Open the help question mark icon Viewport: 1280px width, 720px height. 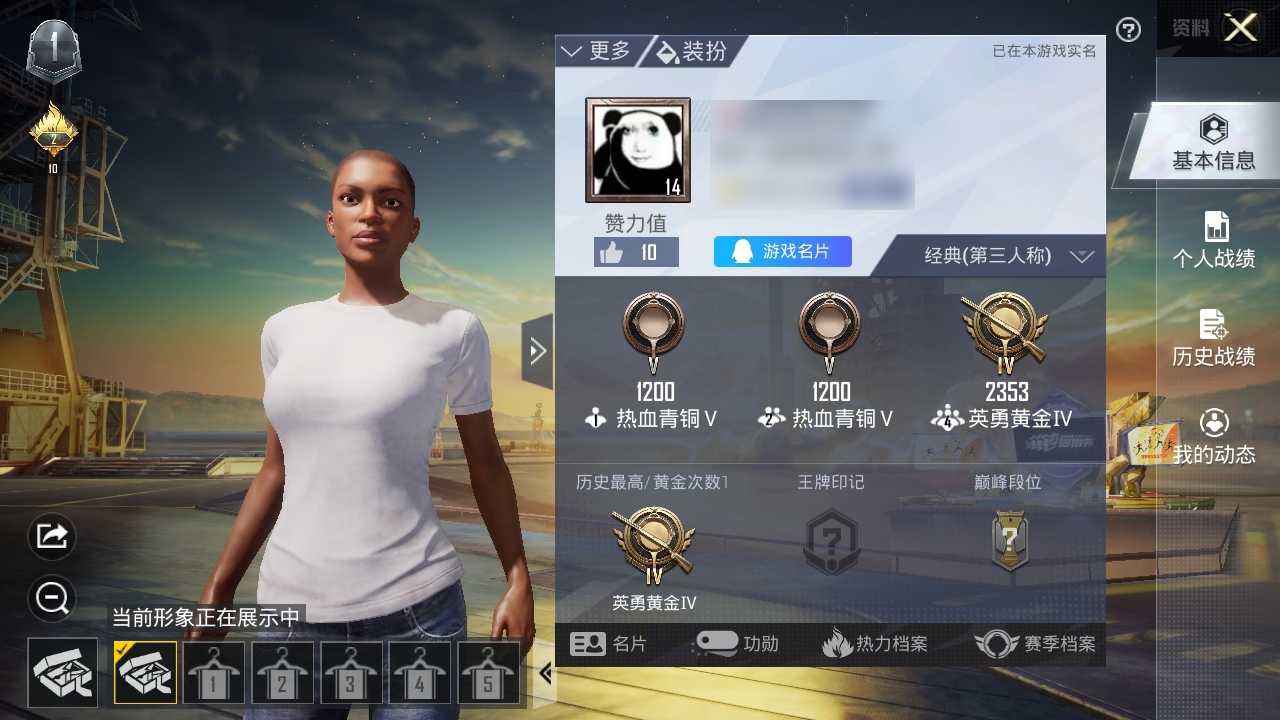pos(1128,30)
